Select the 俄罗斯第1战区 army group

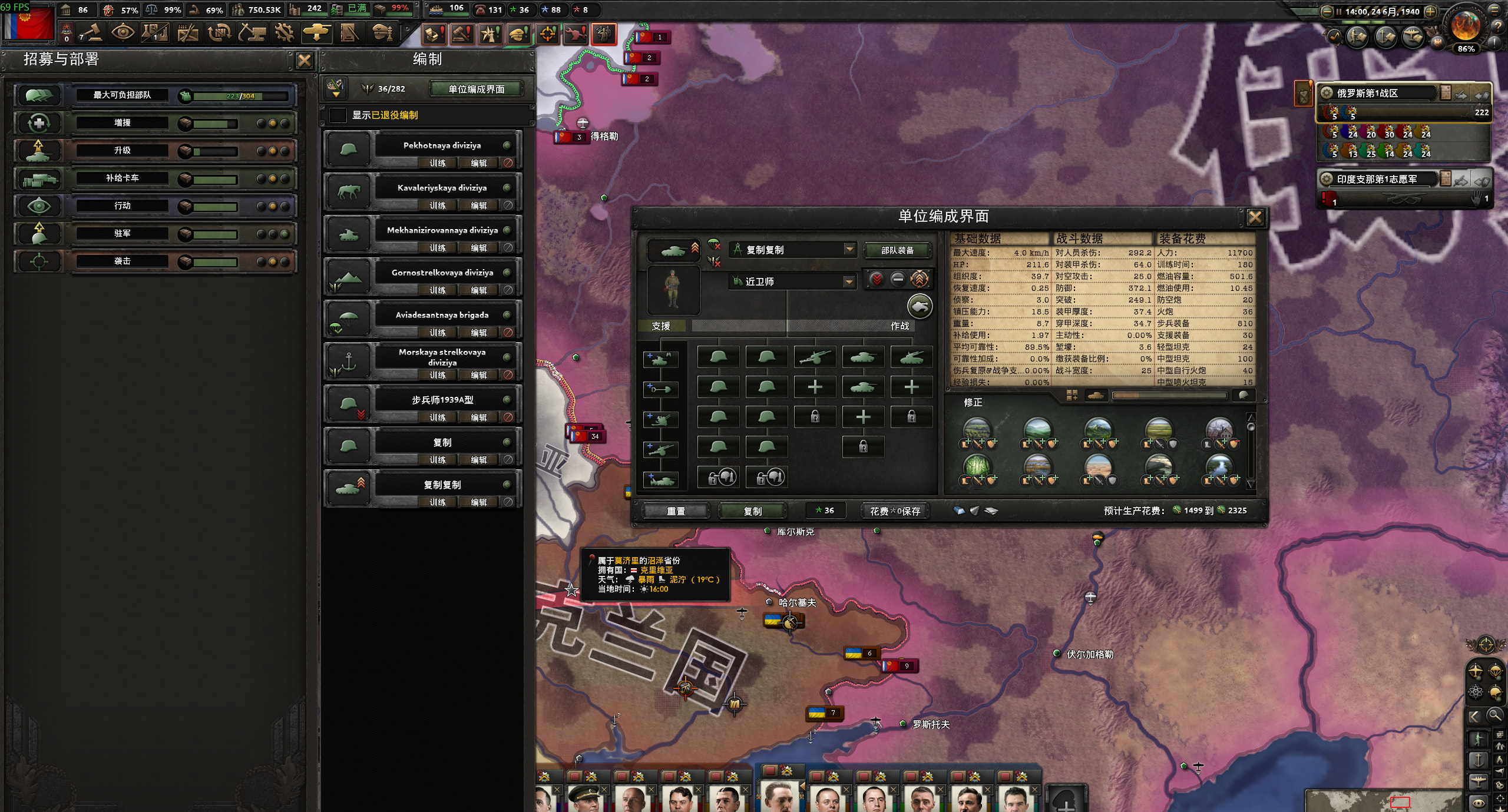(x=1367, y=93)
